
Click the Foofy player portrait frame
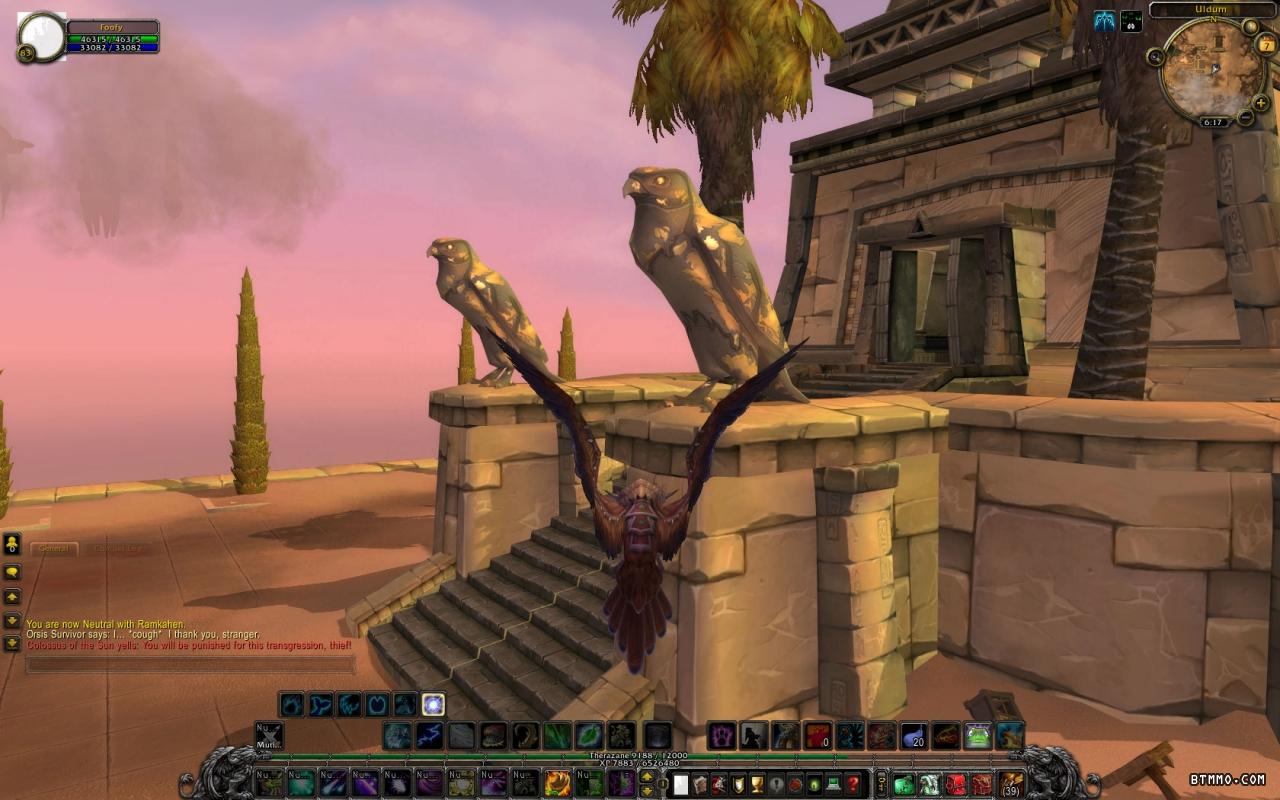[x=41, y=37]
